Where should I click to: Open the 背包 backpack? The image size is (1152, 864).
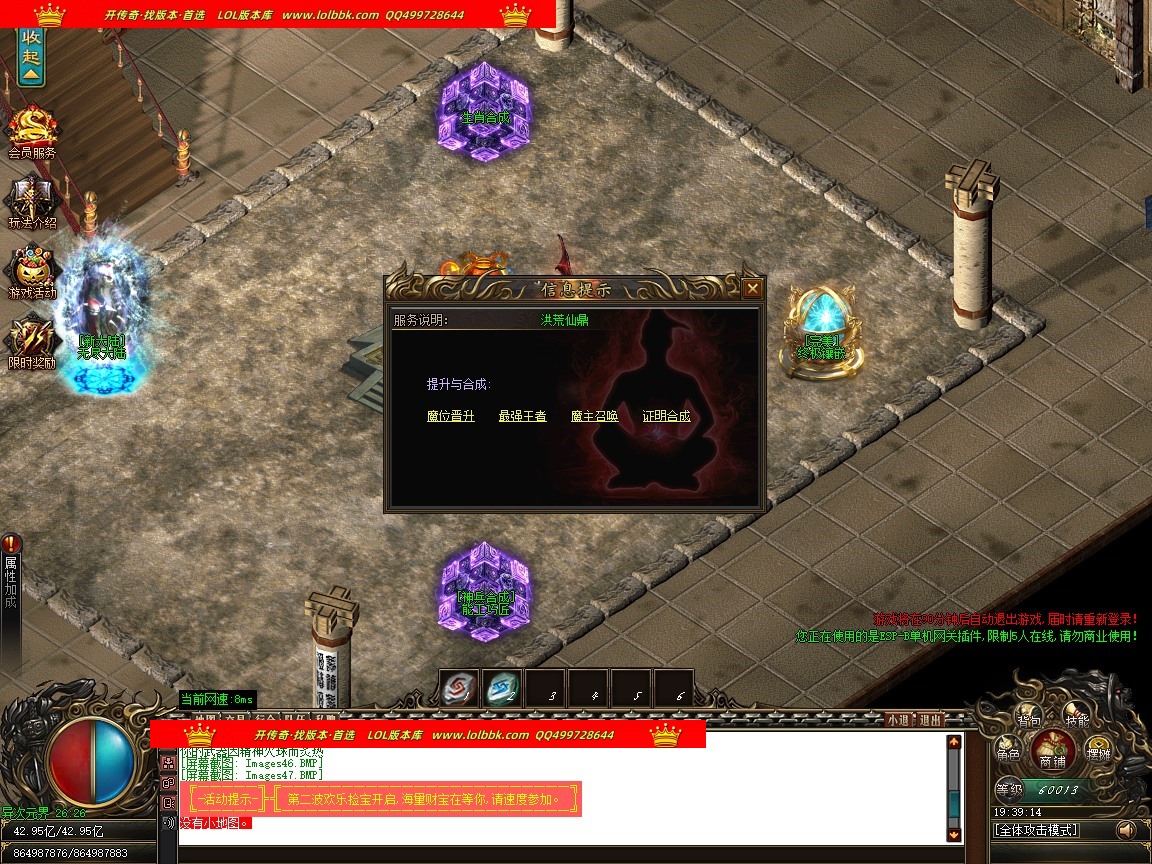[x=1029, y=718]
